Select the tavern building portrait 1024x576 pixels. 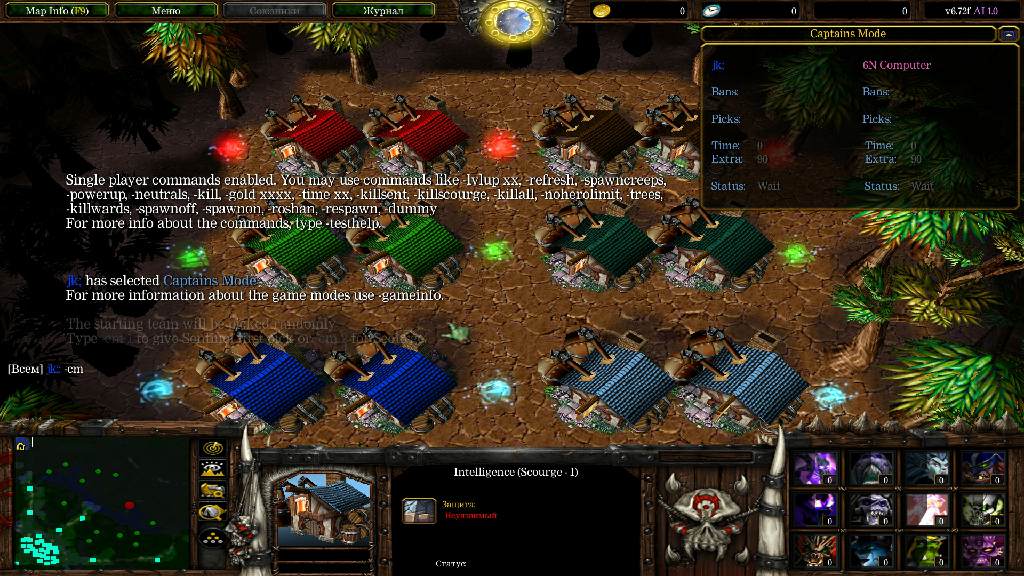pyautogui.click(x=314, y=502)
